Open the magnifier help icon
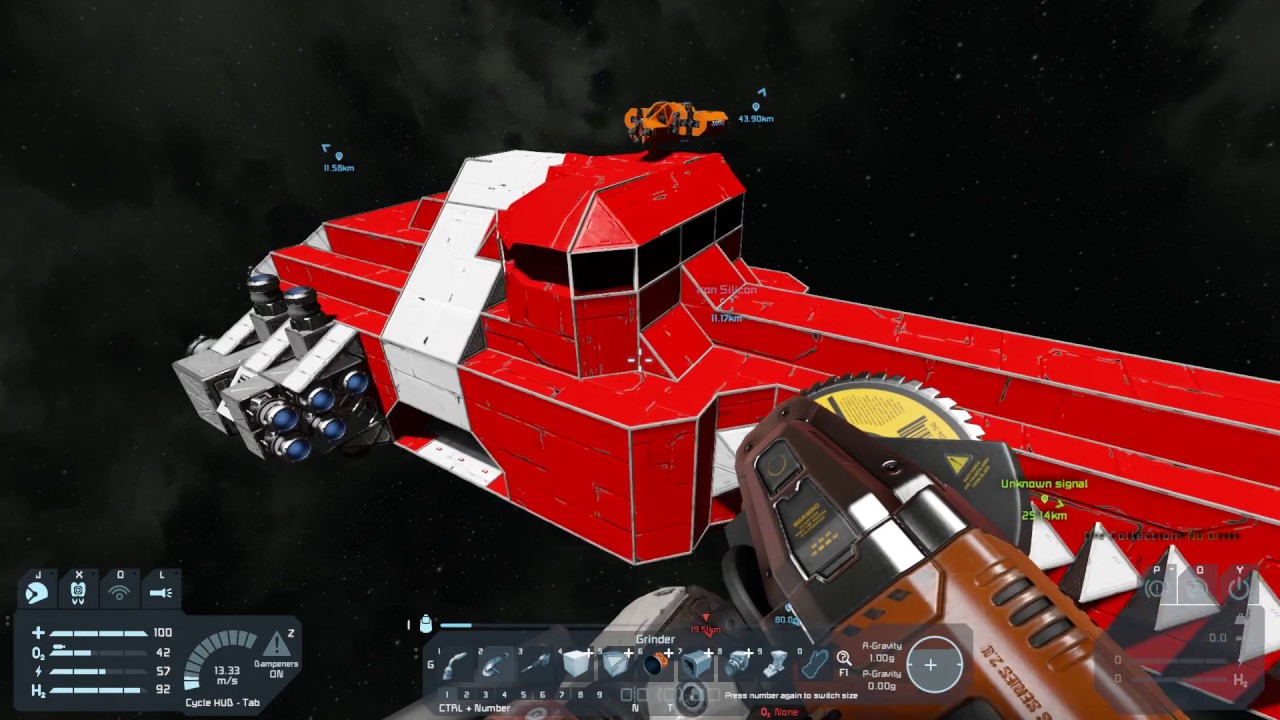This screenshot has width=1280, height=720. click(844, 657)
